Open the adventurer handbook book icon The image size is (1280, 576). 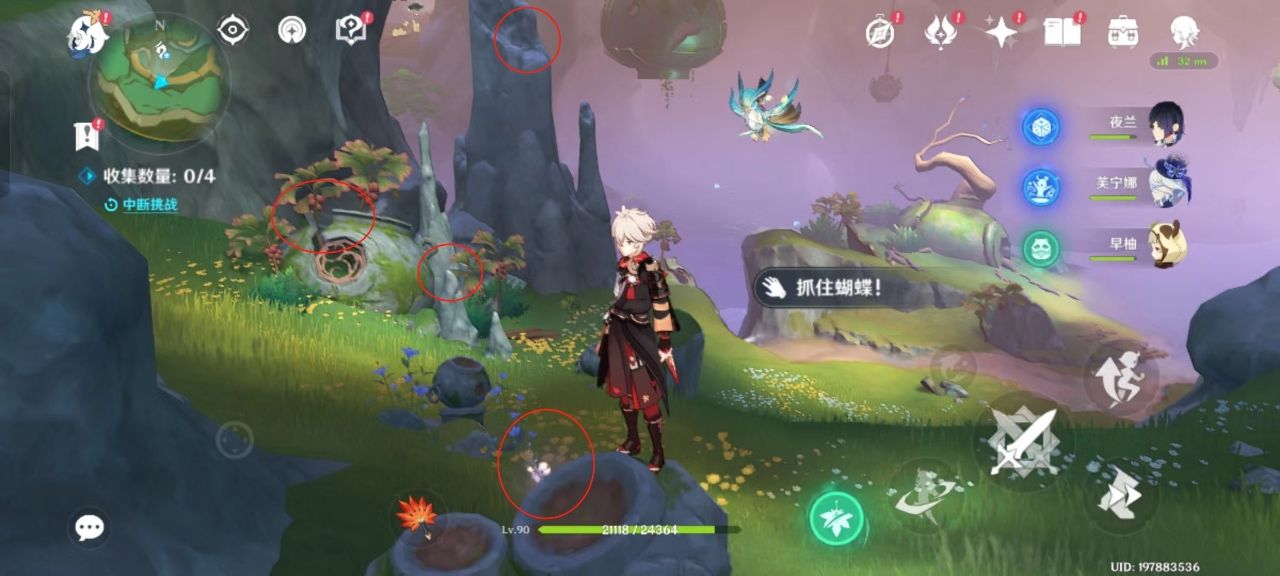pos(1062,32)
